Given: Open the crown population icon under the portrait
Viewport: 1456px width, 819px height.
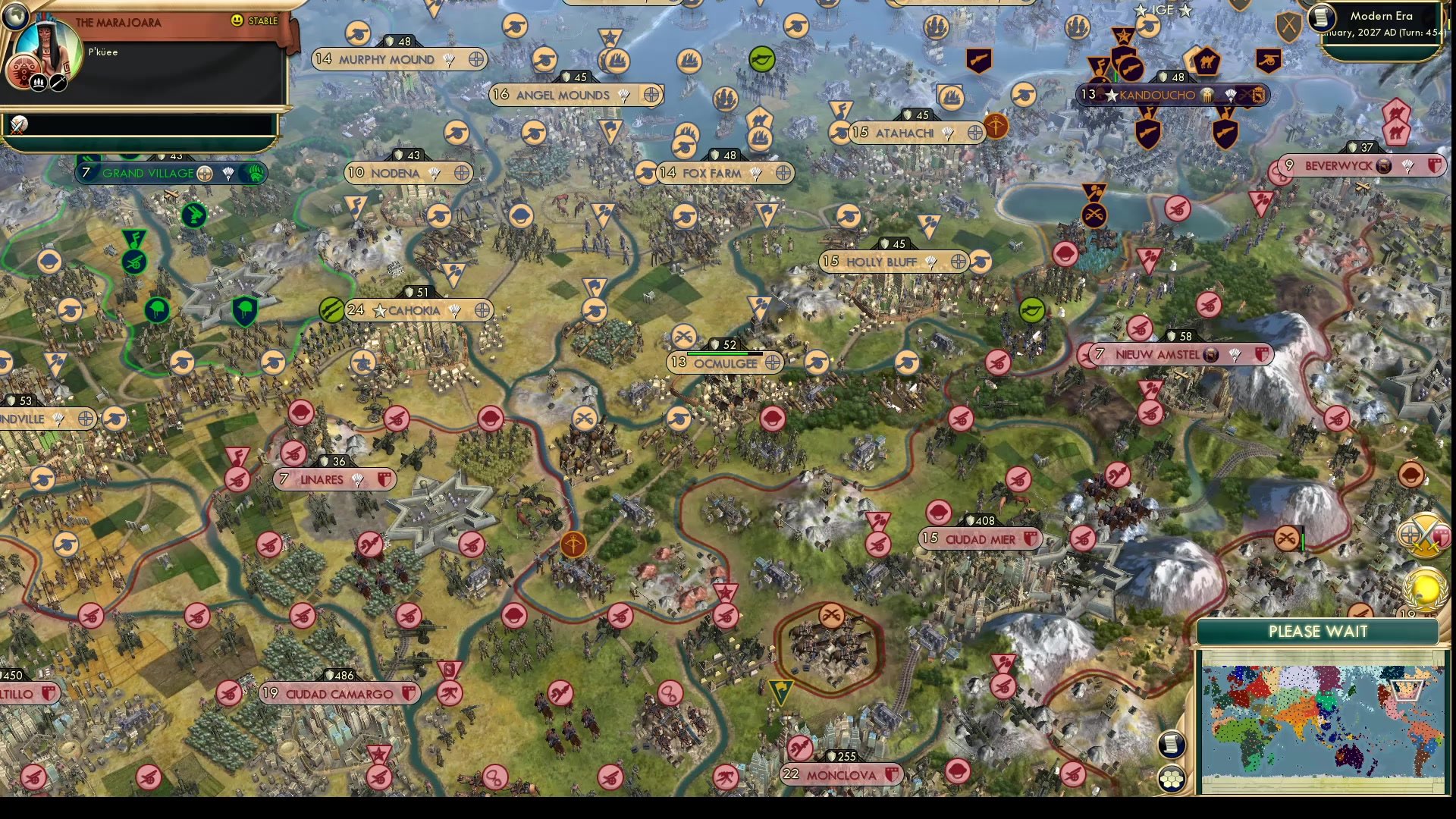Looking at the screenshot, I should (x=37, y=82).
